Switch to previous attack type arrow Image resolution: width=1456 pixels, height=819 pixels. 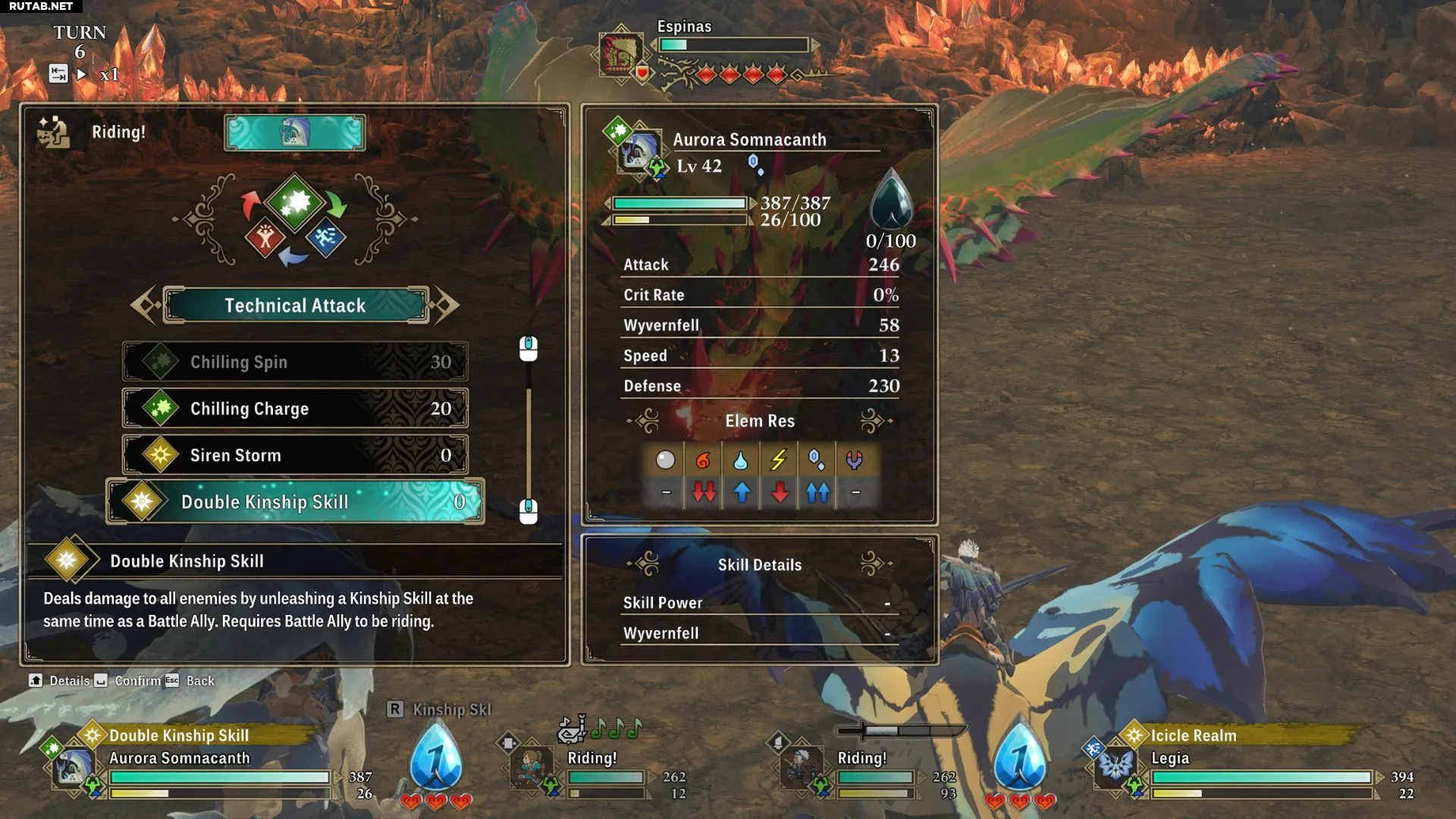[x=144, y=305]
